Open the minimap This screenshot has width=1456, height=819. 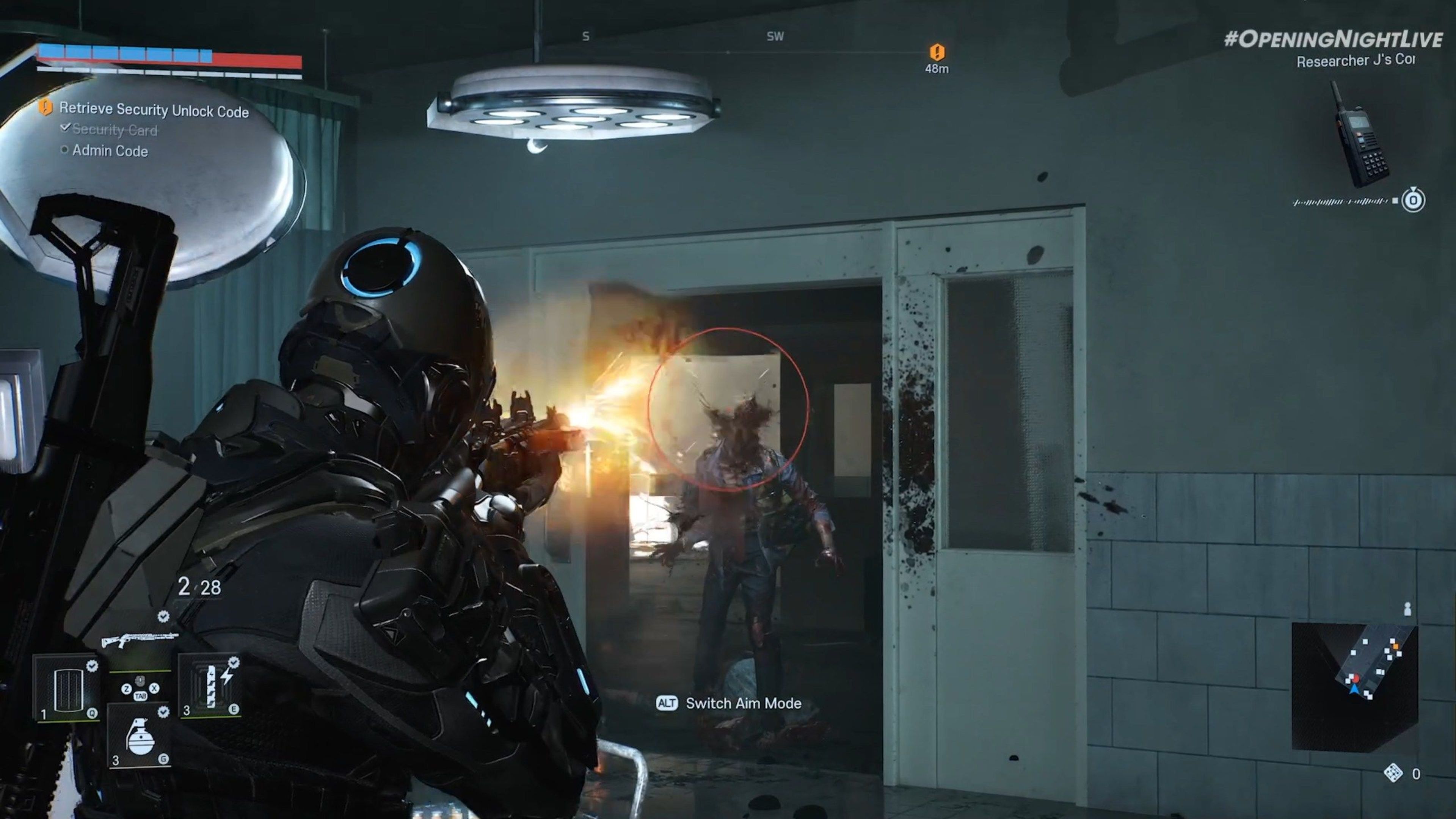coord(1354,687)
